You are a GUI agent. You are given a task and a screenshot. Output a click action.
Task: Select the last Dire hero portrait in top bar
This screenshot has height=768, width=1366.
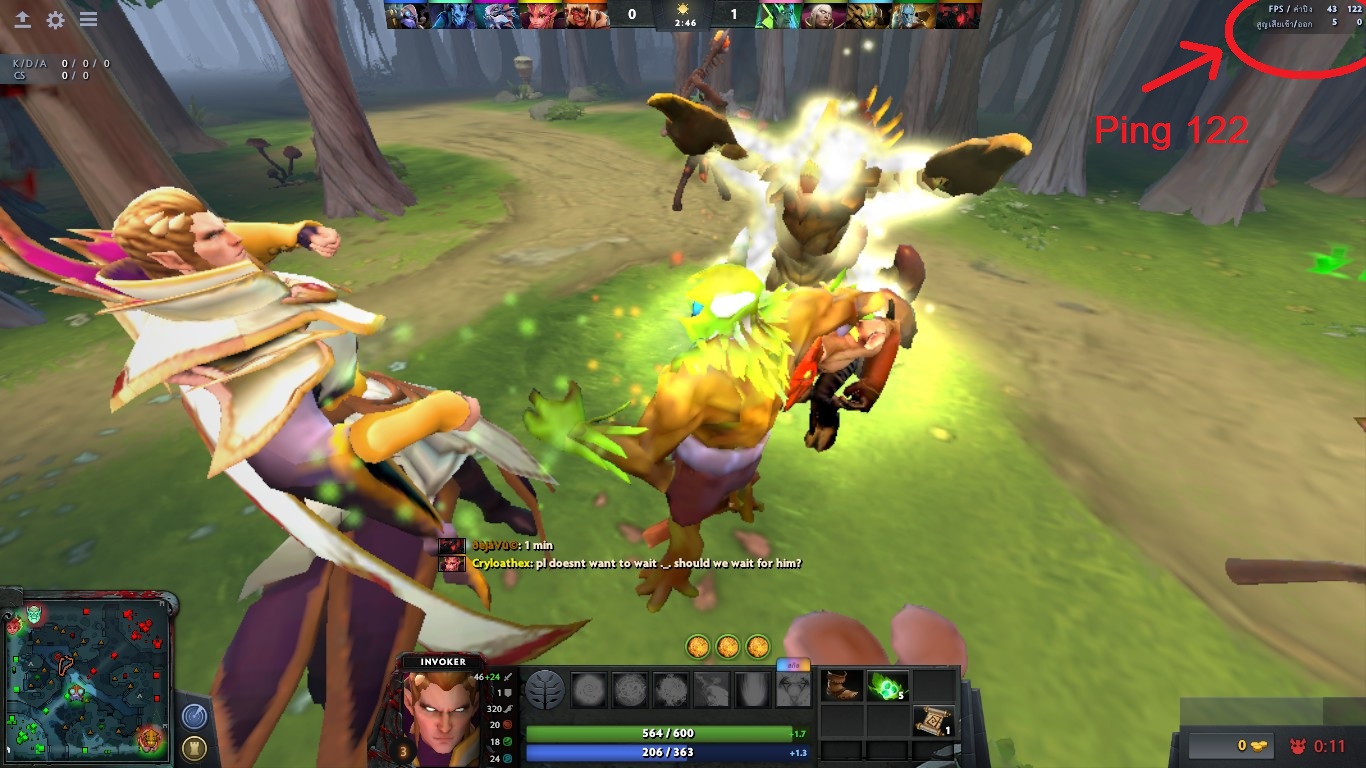(x=960, y=14)
